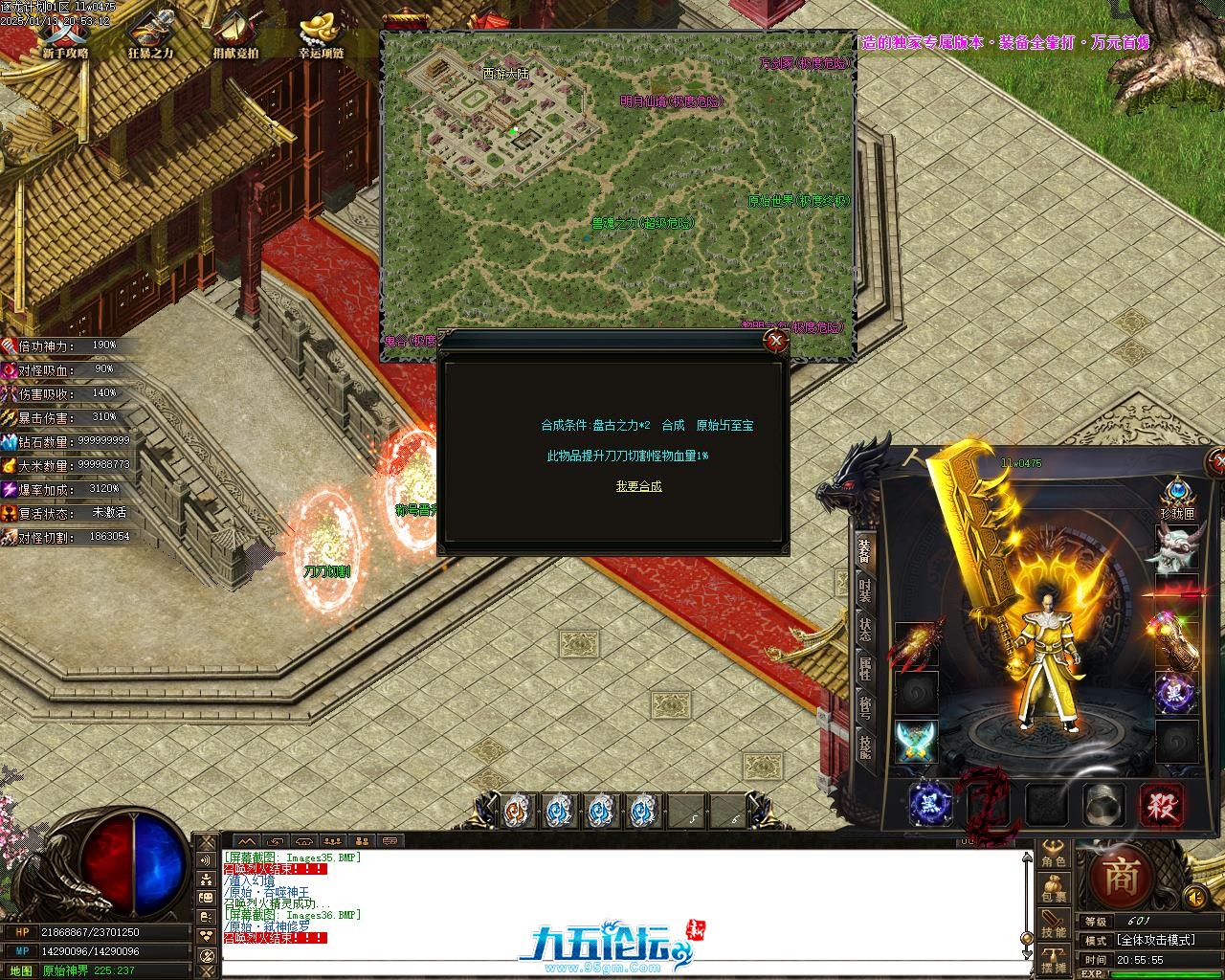
Task: Toggle the sound speaker button
Action: 1193,897
